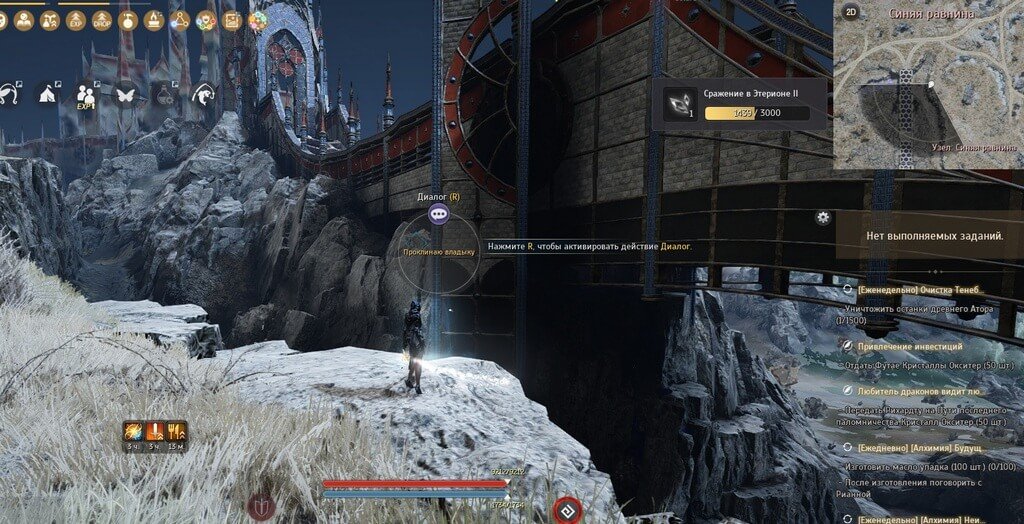1024x524 pixels.
Task: Click the Диалог speech bubble icon
Action: pyautogui.click(x=438, y=213)
